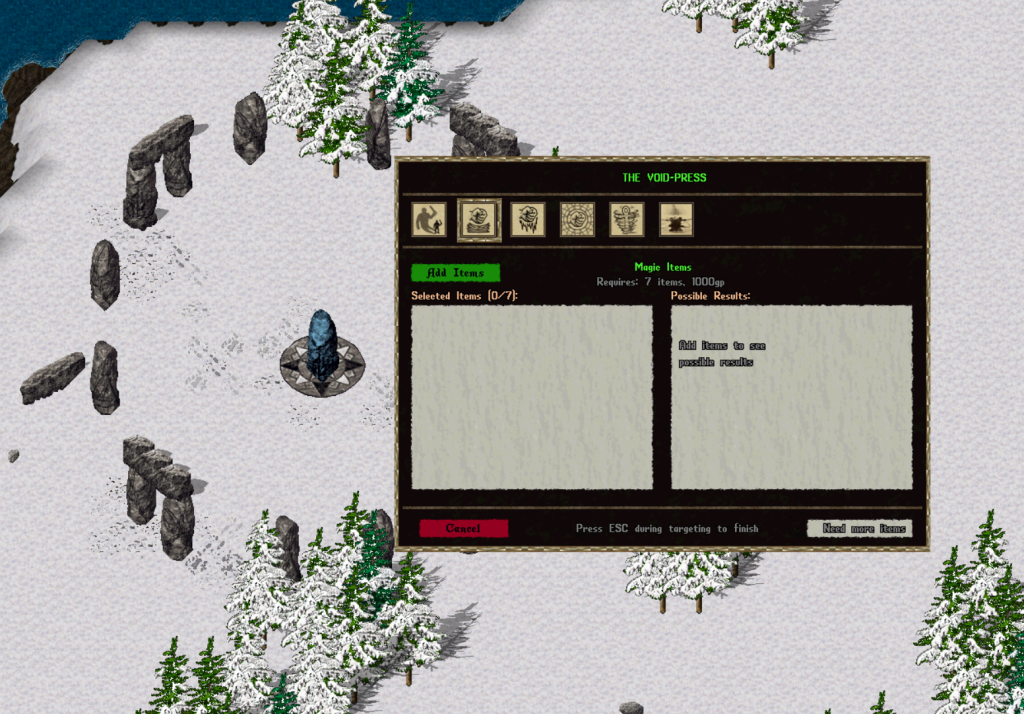Screen dimensions: 1024x714
Task: Click the green Add Items button
Action: 455,273
